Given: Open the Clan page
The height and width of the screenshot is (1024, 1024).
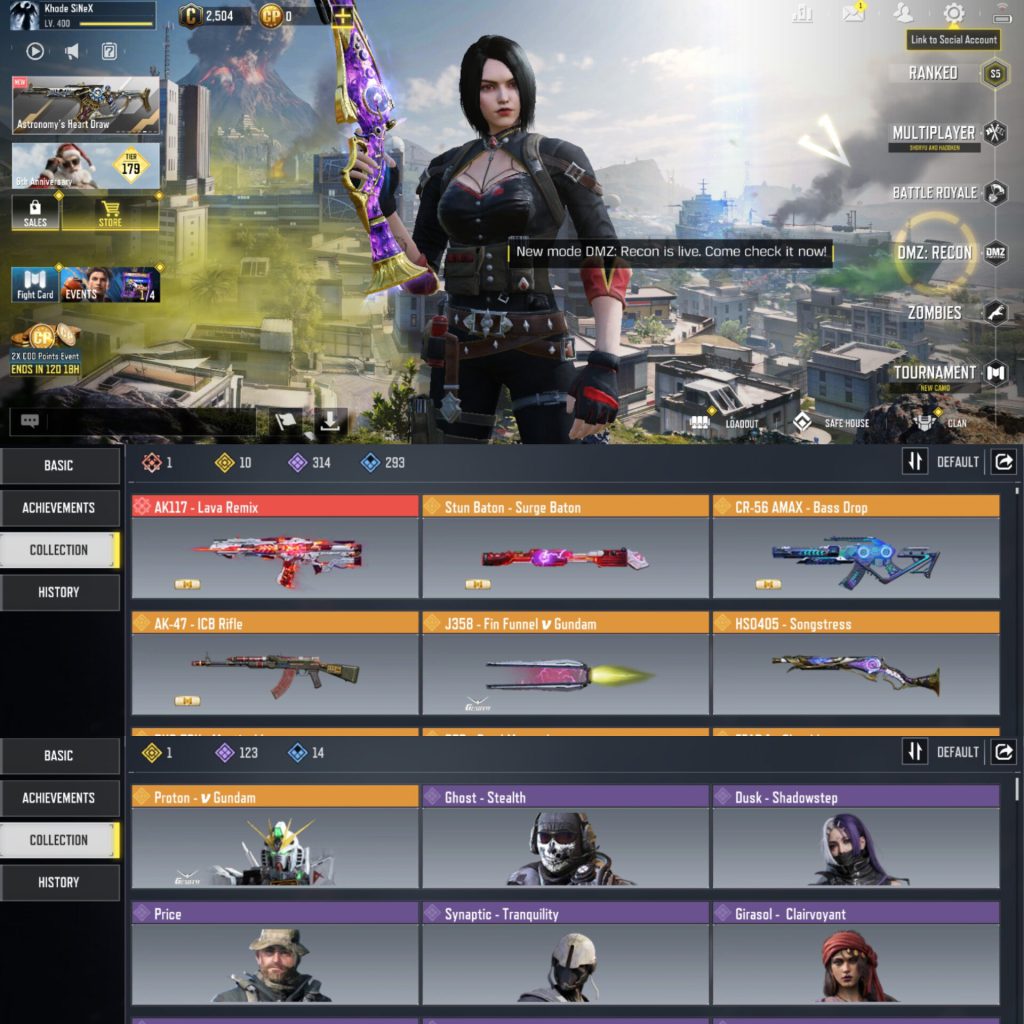Looking at the screenshot, I should [x=942, y=423].
